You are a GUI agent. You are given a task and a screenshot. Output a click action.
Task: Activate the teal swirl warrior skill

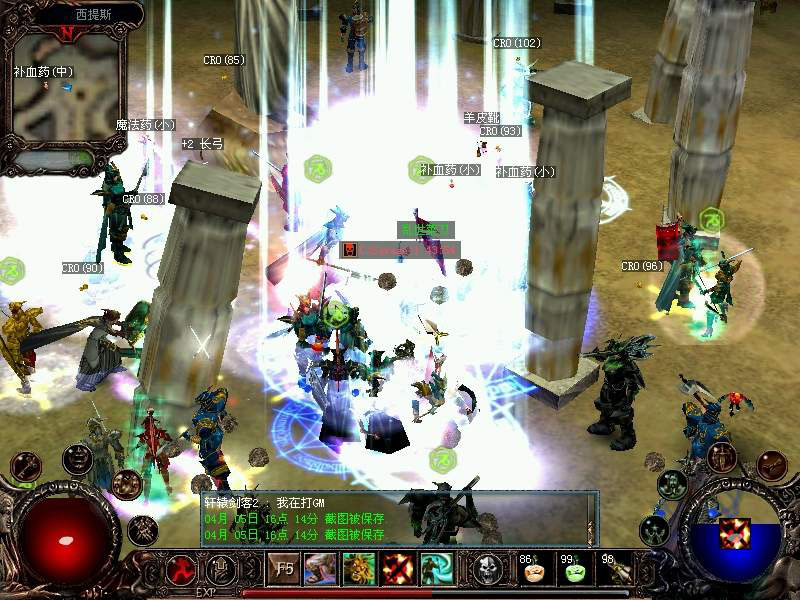(437, 570)
